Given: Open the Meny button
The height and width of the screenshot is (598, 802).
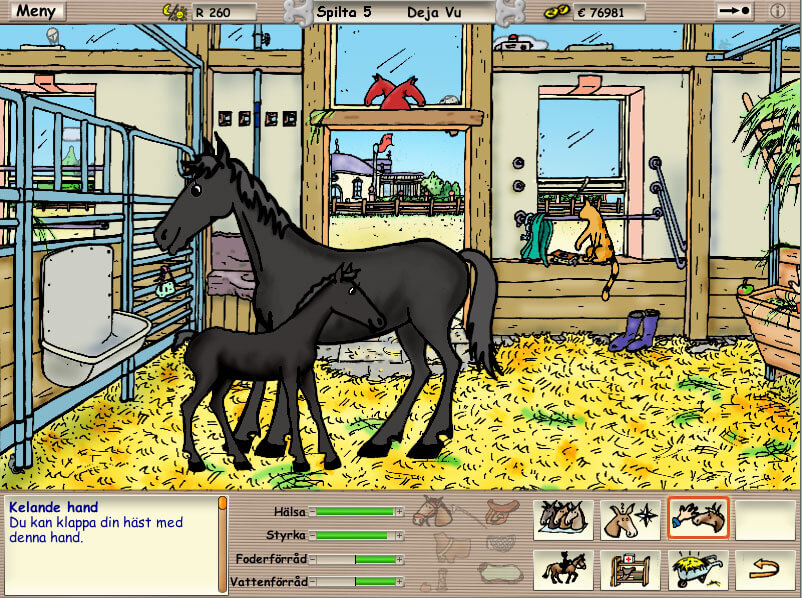Looking at the screenshot, I should tap(34, 12).
